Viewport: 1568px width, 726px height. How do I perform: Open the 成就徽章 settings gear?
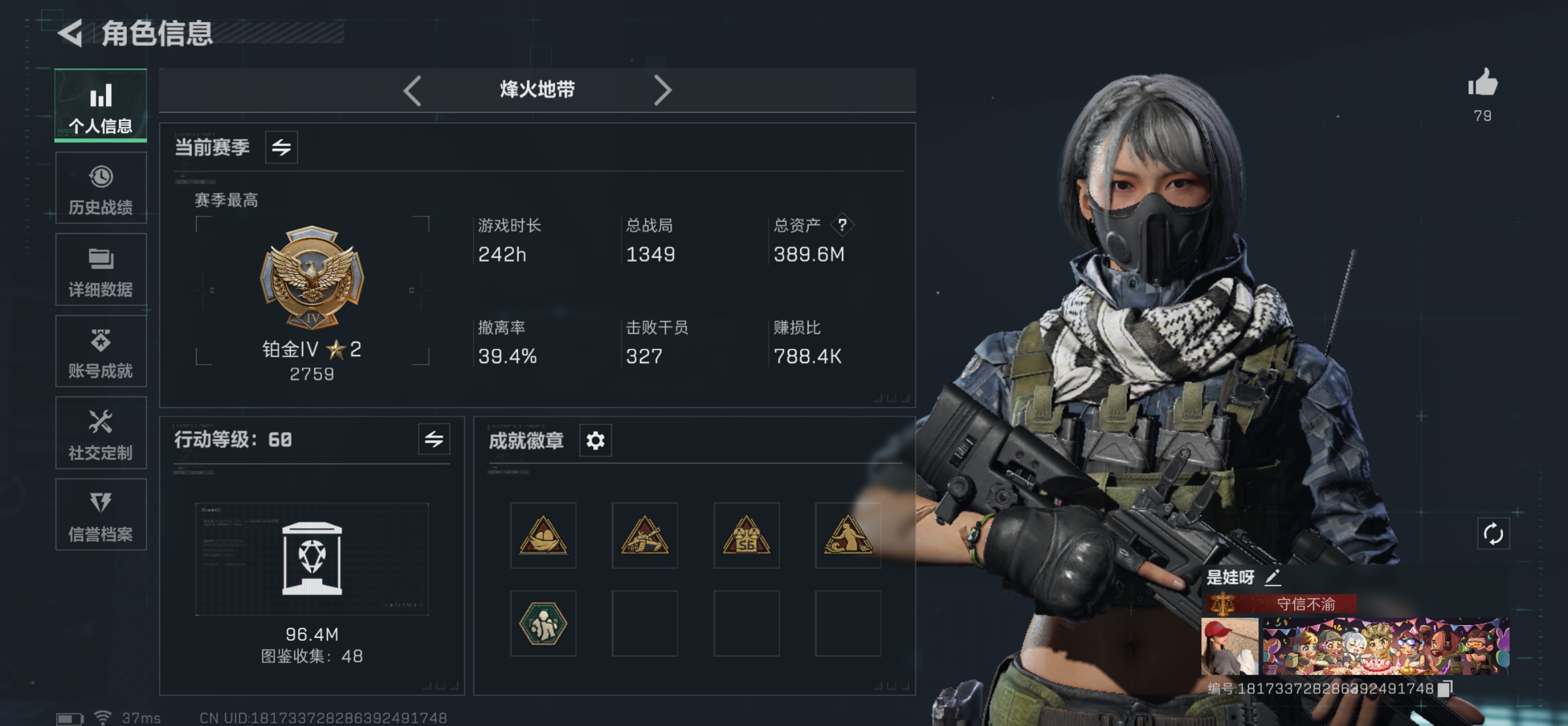[x=595, y=440]
